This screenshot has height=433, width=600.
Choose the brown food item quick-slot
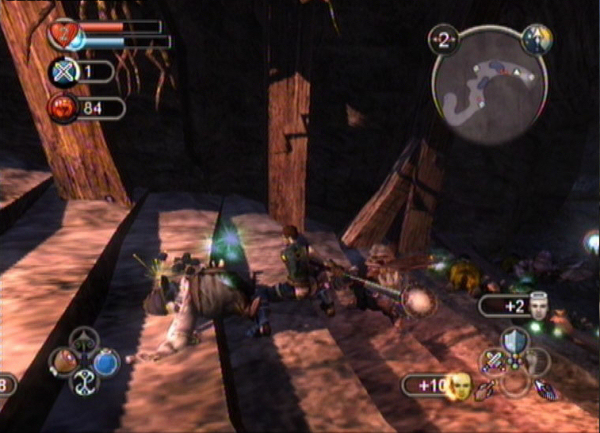66,360
